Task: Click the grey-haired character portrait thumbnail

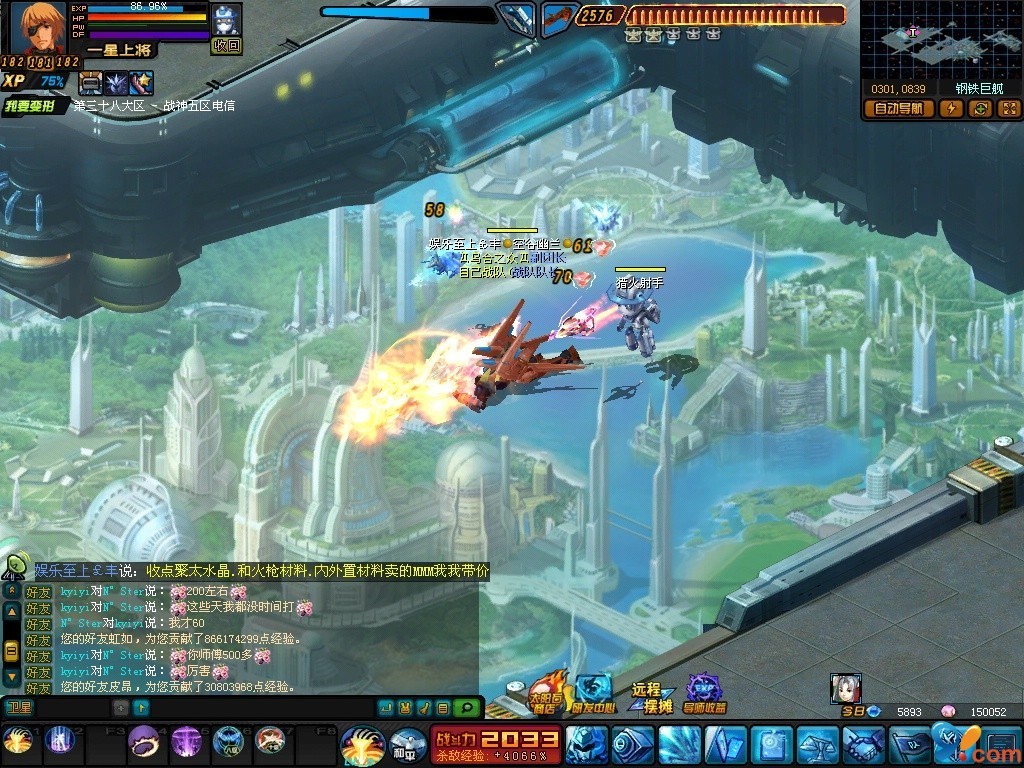Action: [846, 688]
